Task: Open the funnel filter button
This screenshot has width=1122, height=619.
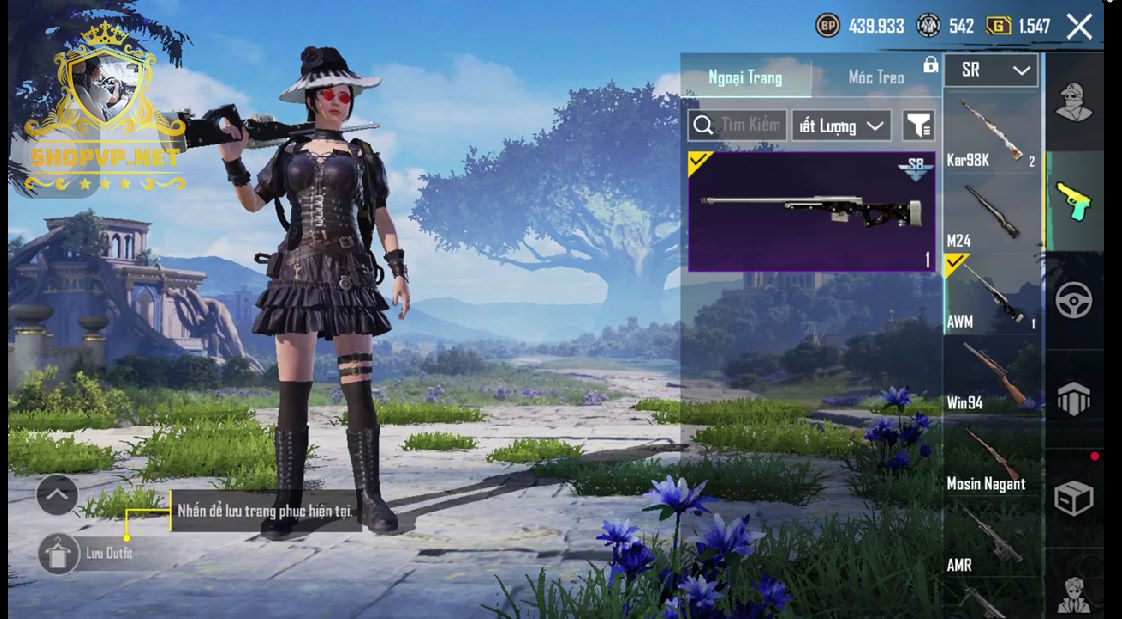Action: (918, 125)
